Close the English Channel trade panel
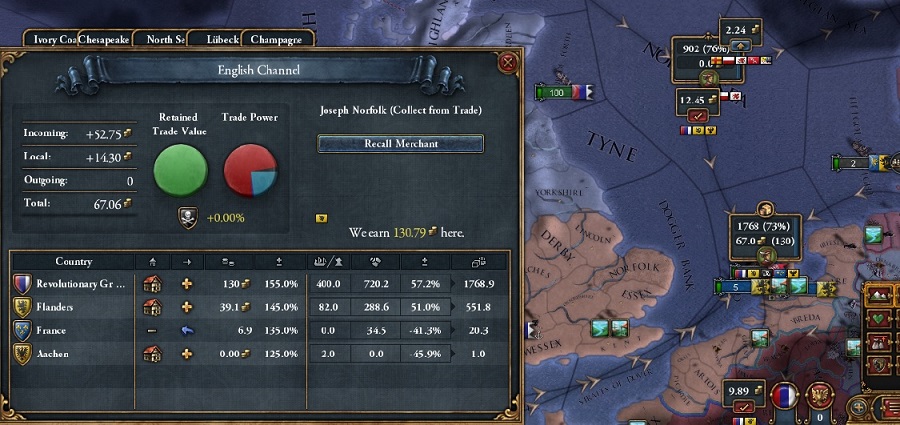Image resolution: width=900 pixels, height=425 pixels. tap(507, 62)
